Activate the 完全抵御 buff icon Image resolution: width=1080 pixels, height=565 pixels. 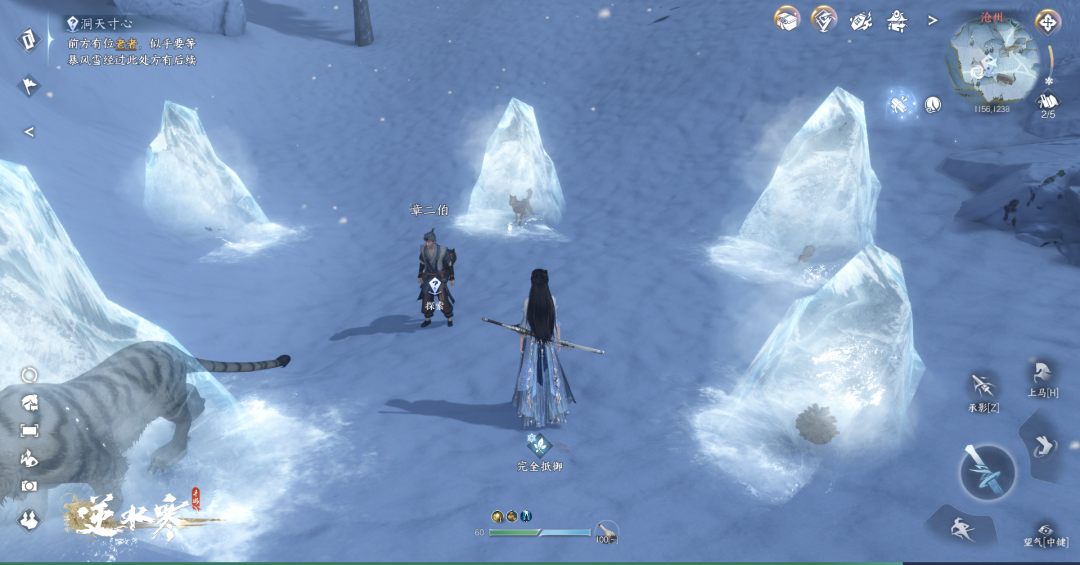539,445
